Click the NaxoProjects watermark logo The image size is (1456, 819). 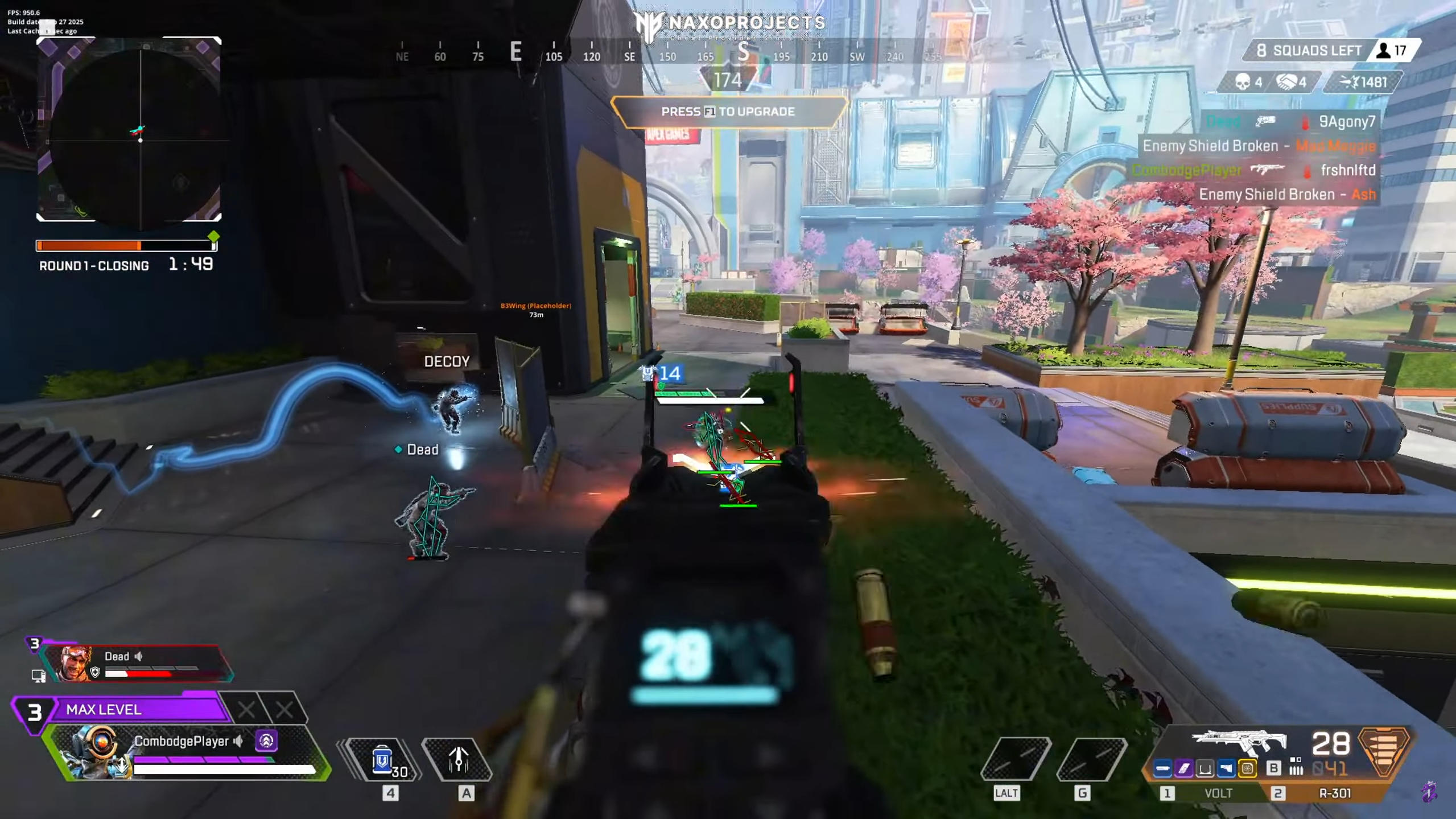(730, 24)
